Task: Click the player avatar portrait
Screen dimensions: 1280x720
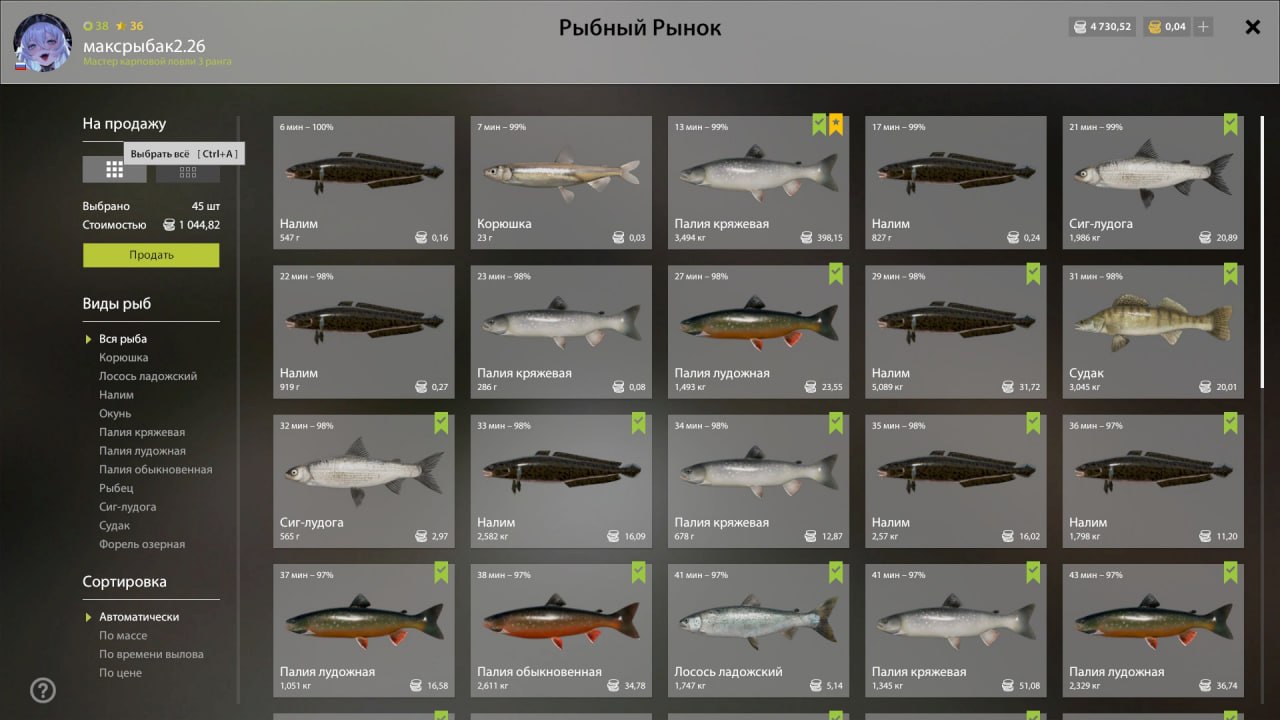Action: click(x=41, y=44)
